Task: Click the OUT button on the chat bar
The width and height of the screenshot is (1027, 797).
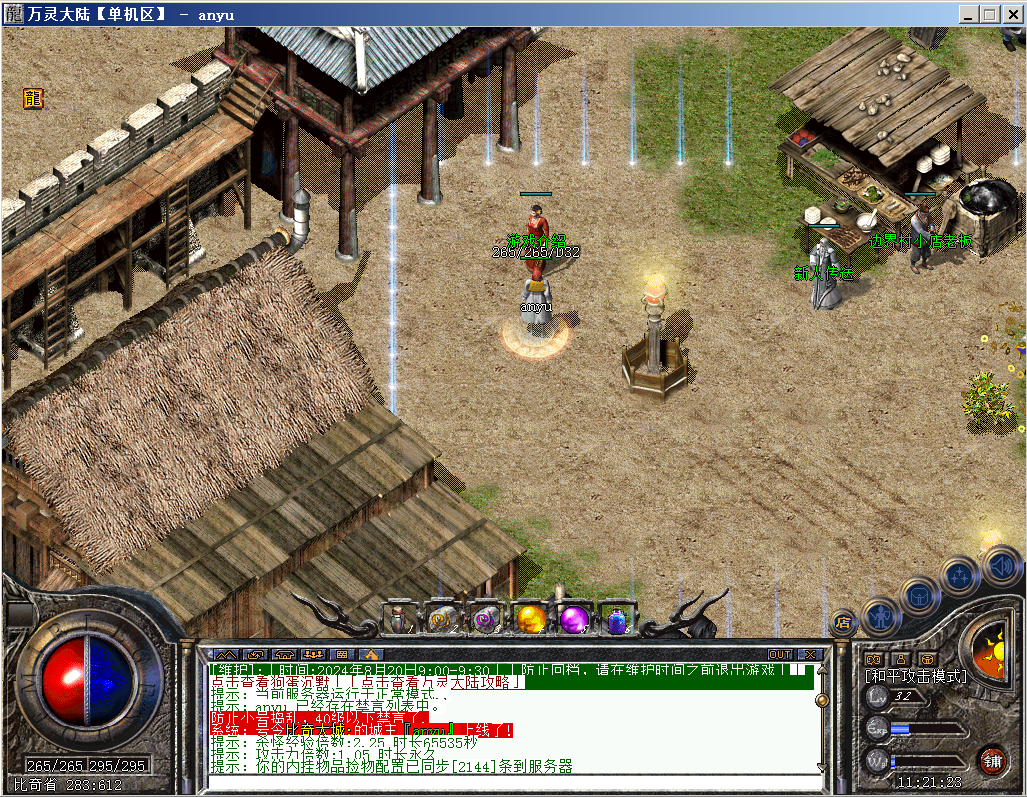Action: [779, 655]
